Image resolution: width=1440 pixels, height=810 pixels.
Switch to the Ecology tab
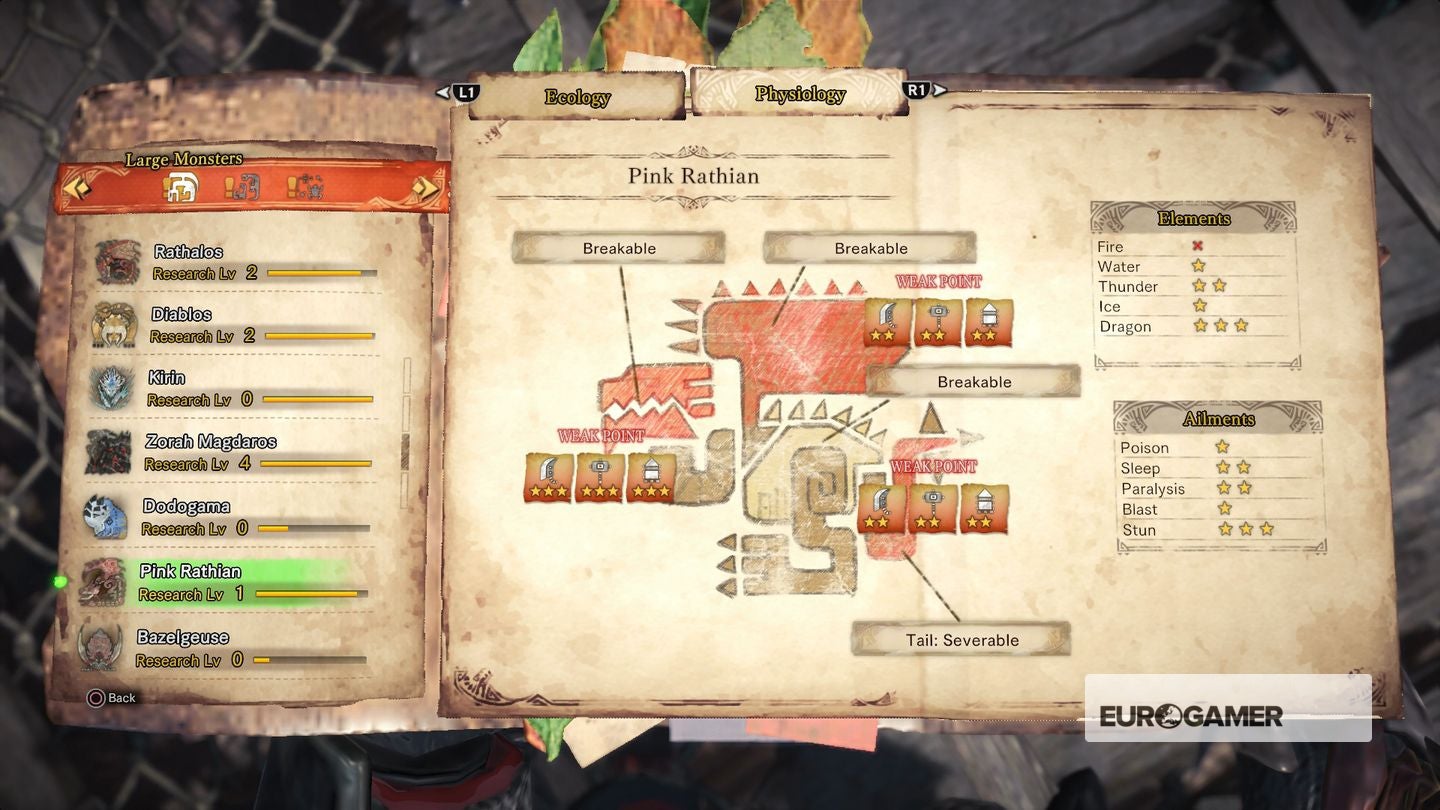(x=578, y=92)
